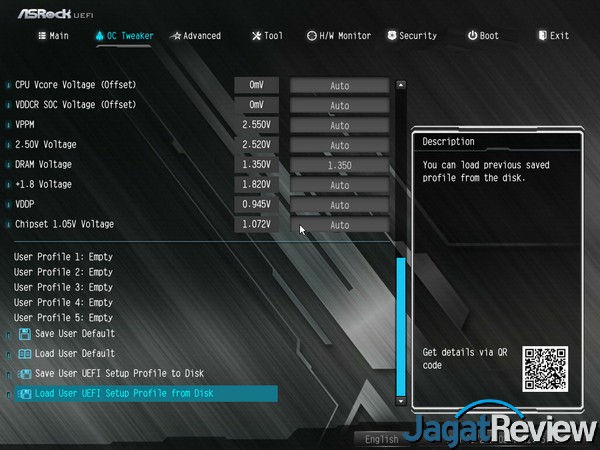Open the Exit tab
This screenshot has width=600, height=450.
pyautogui.click(x=553, y=36)
